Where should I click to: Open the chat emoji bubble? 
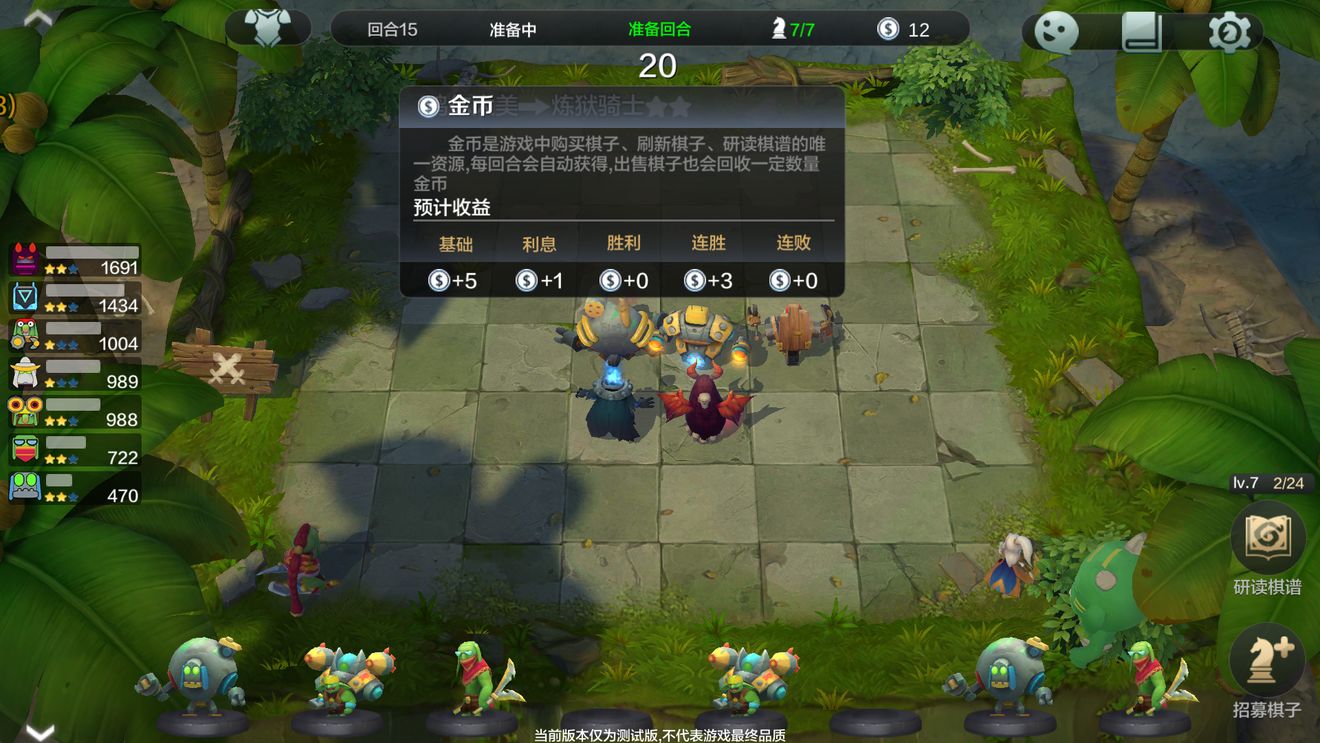tap(1057, 32)
